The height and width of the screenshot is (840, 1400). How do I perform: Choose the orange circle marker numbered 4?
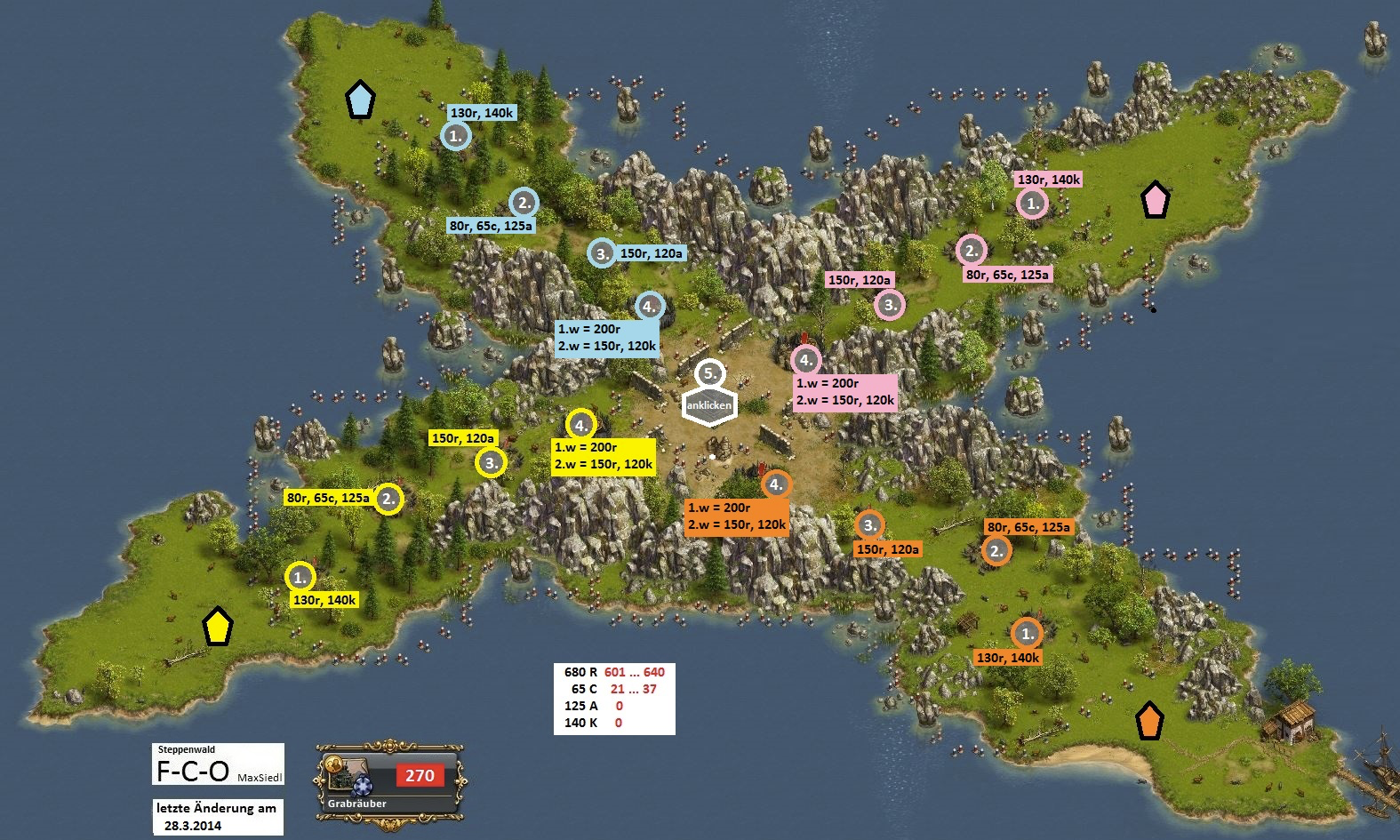[x=776, y=484]
